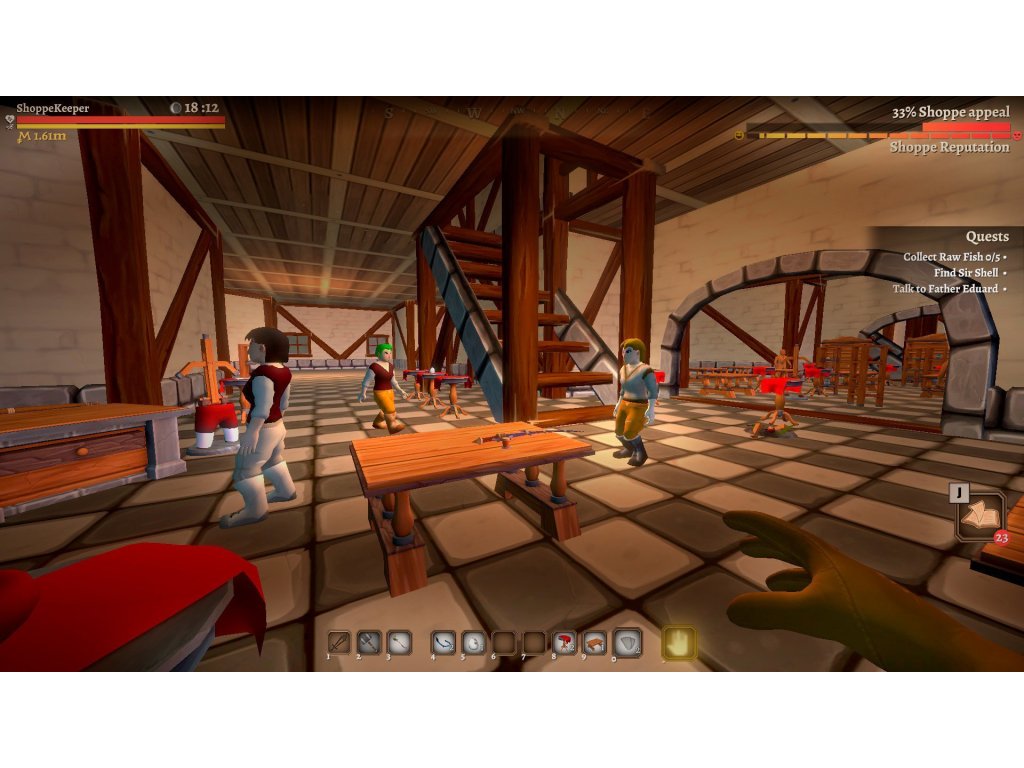Click the Quests tracker header
Screen dimensions: 1024x768
987,237
